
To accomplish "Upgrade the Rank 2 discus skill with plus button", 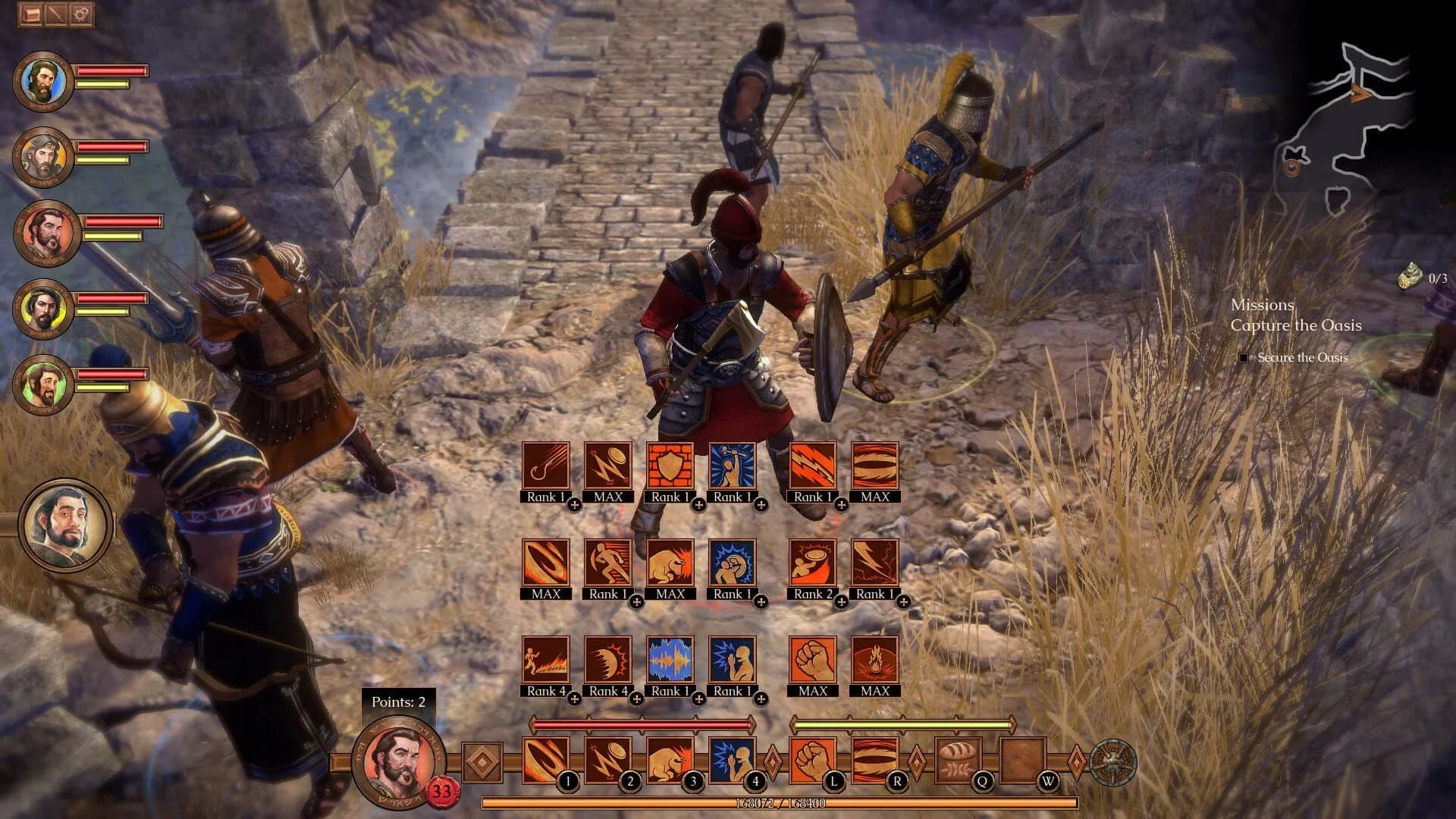I will tap(840, 601).
